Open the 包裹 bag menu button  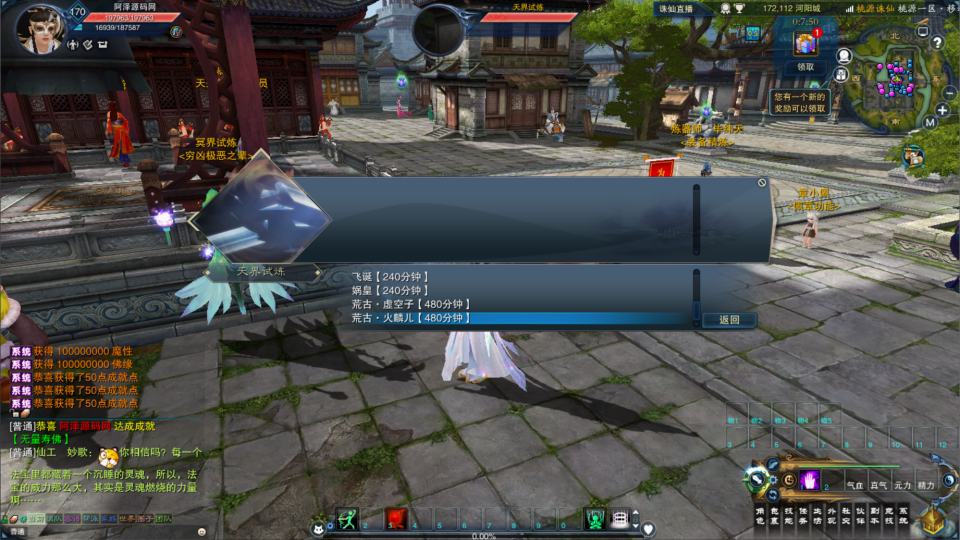click(x=775, y=517)
